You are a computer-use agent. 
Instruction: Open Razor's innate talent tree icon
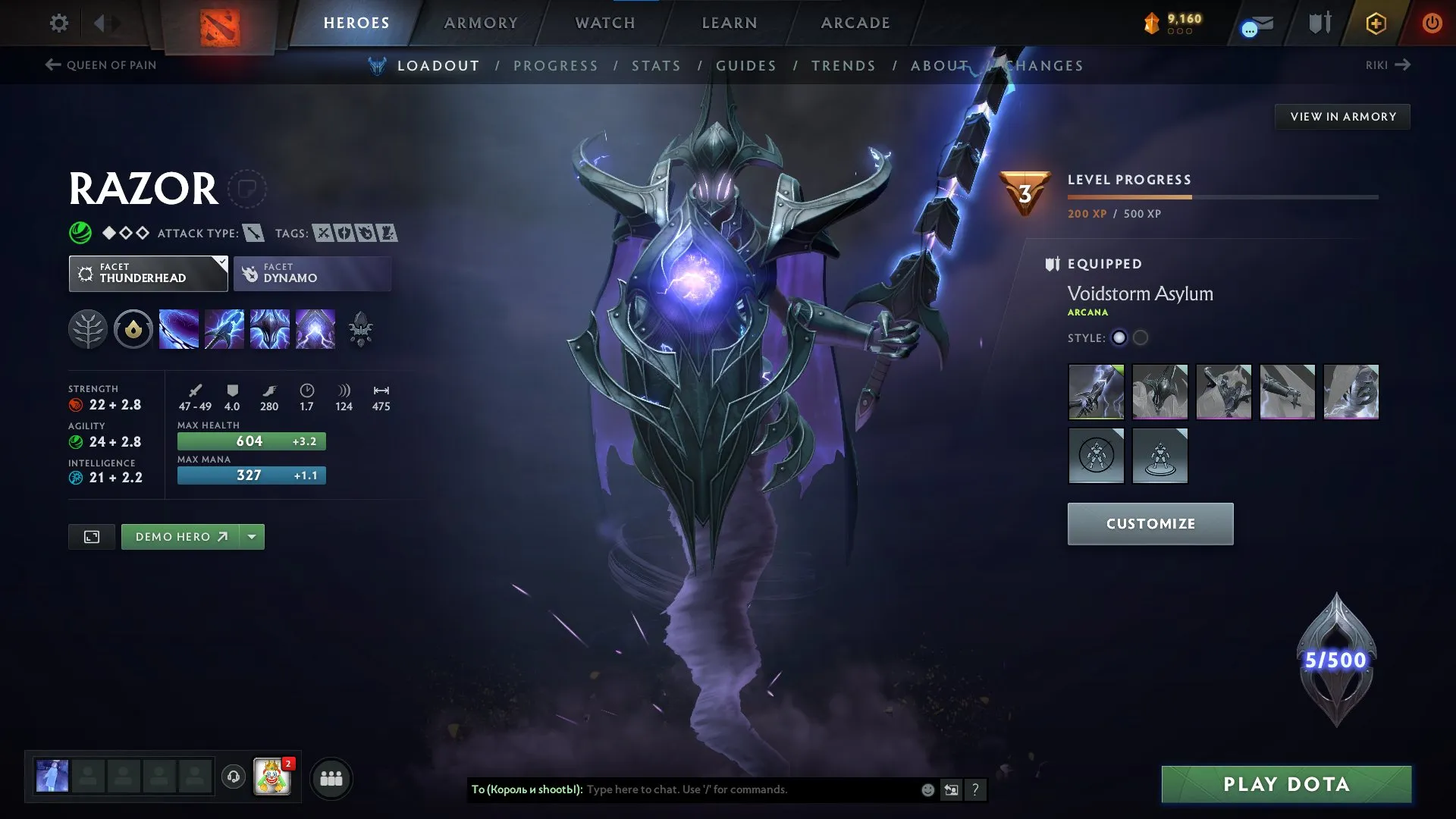point(88,328)
